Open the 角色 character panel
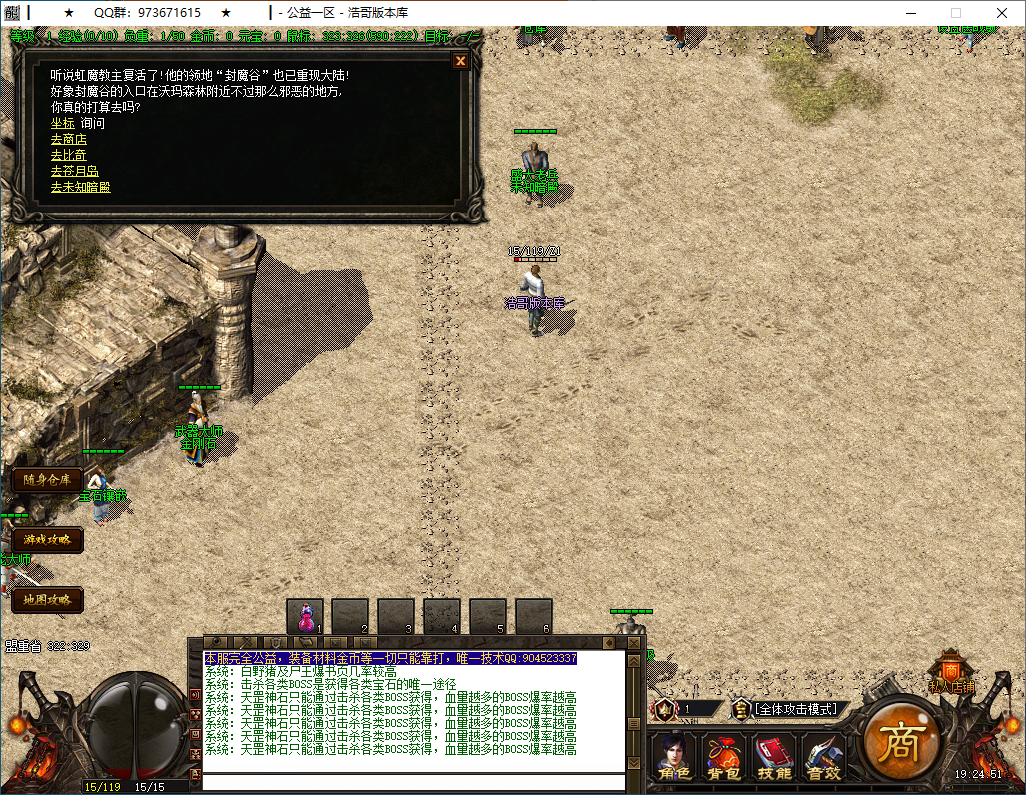The image size is (1026, 795). pyautogui.click(x=672, y=757)
